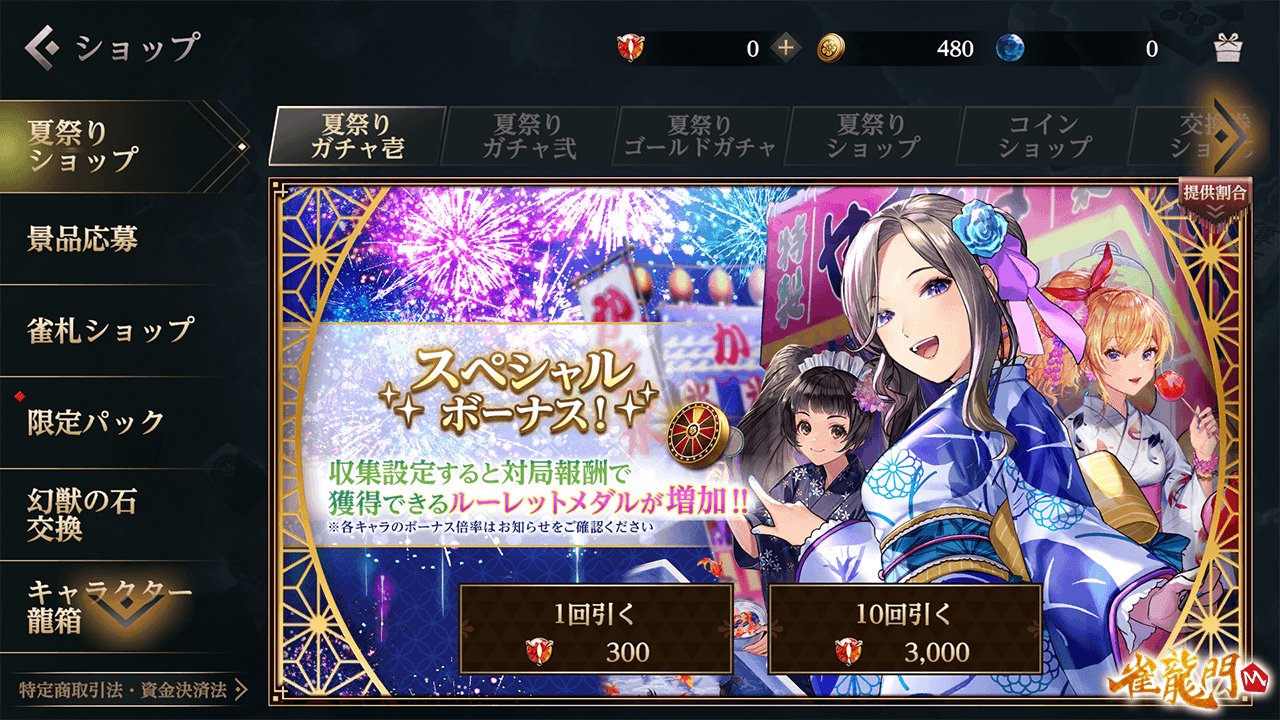Select 夏祭りショップ in the side menu
The image size is (1280, 720).
point(110,146)
